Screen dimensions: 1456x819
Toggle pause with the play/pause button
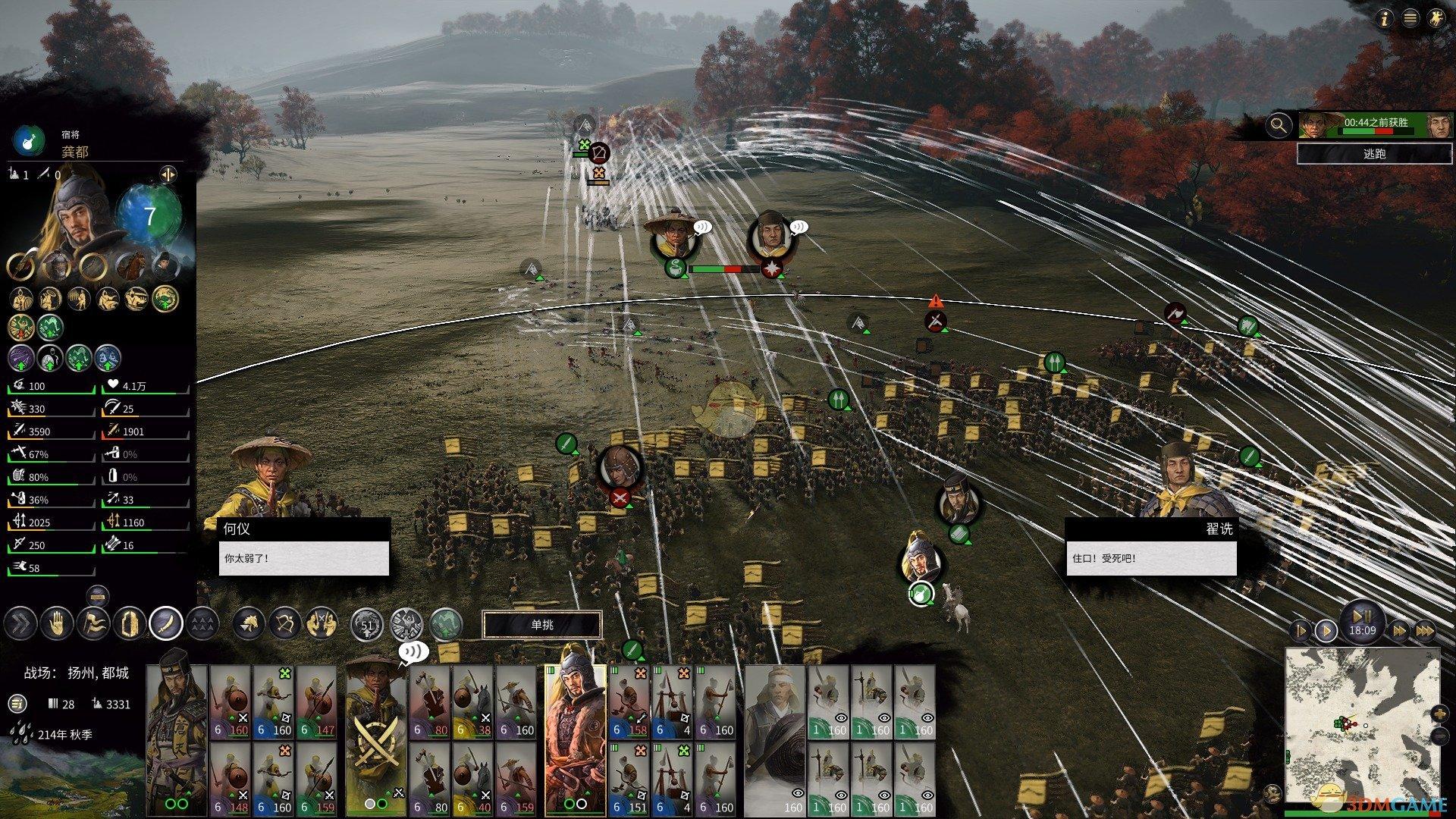coord(1362,616)
